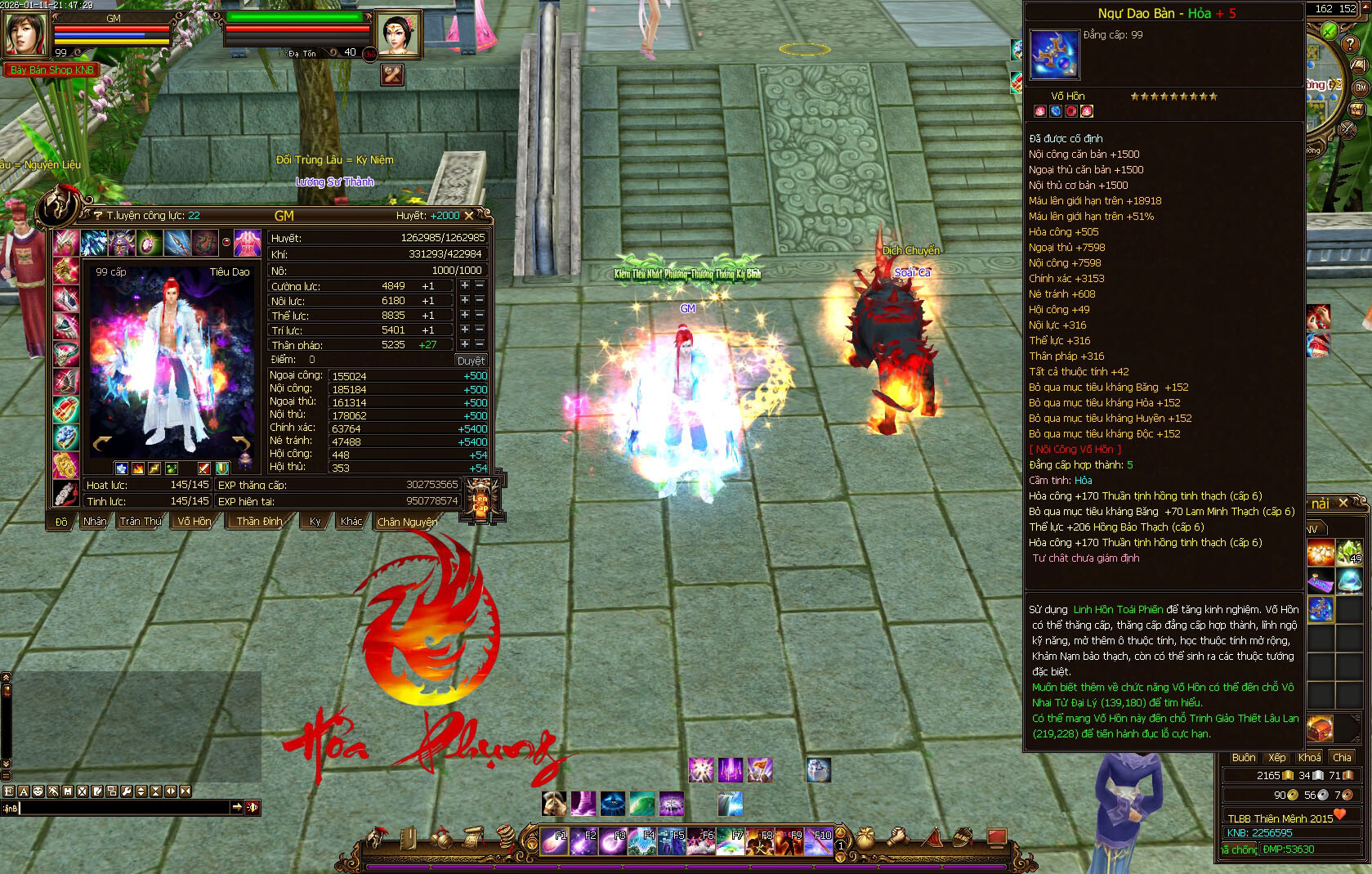Image resolution: width=1372 pixels, height=874 pixels.
Task: Add a point to Cường lực
Action: [464, 286]
